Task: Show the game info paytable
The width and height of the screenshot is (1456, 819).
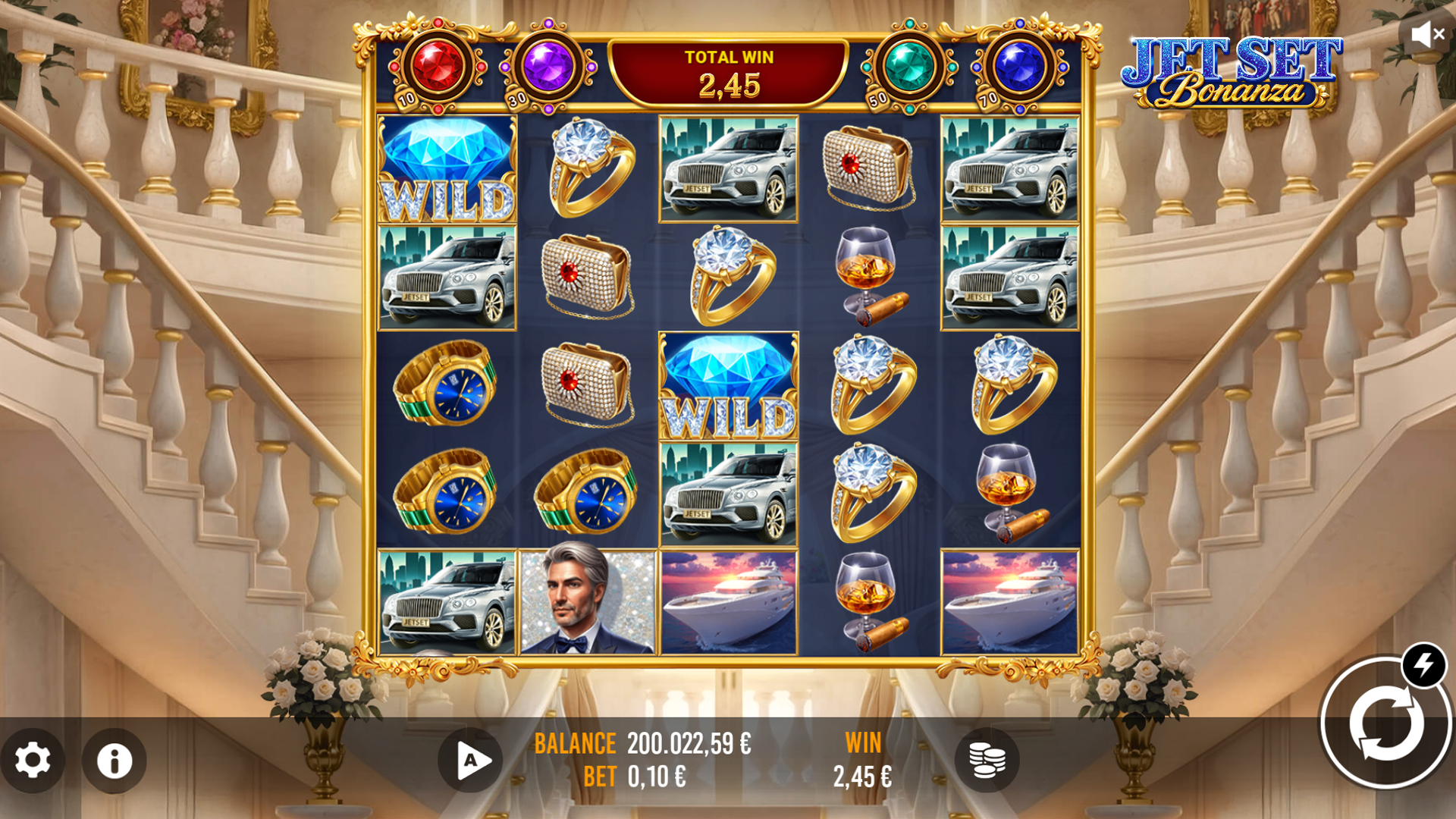Action: point(115,761)
